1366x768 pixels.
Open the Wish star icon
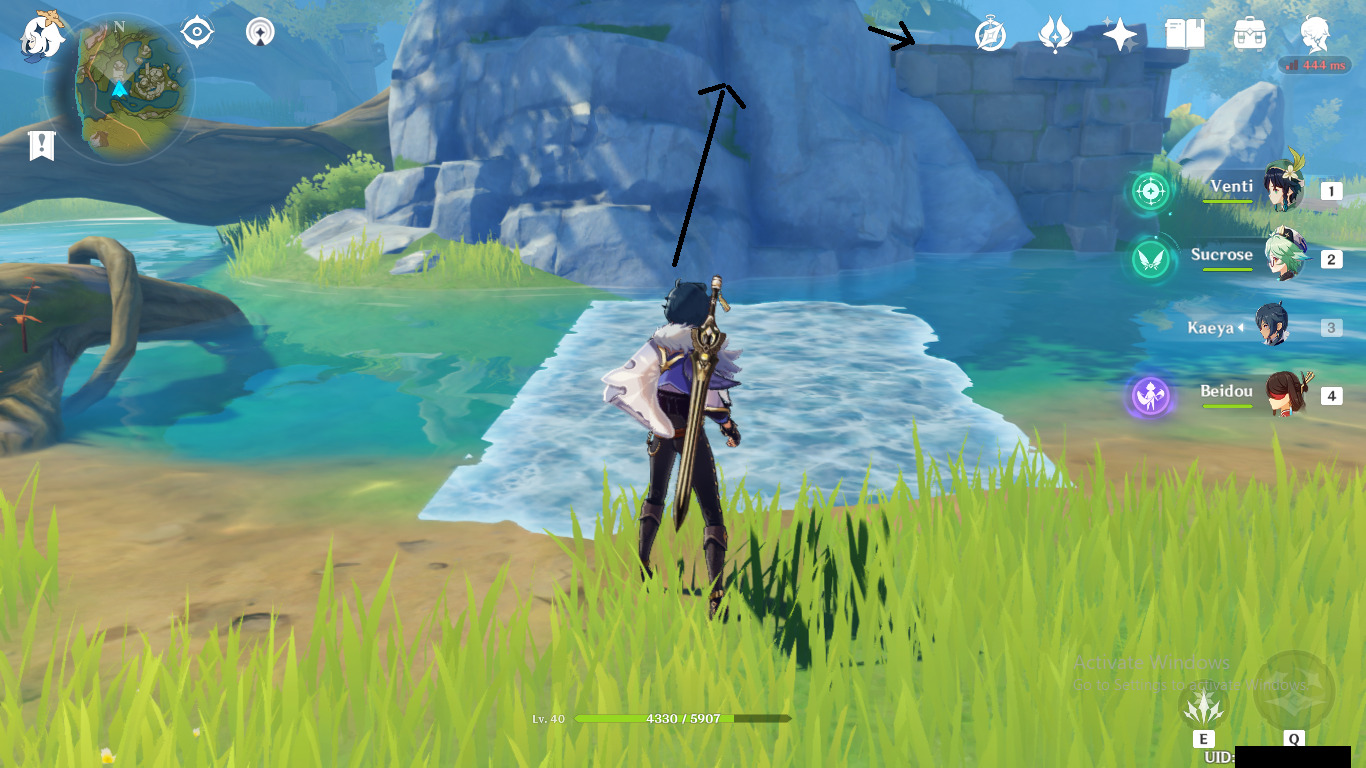click(1119, 36)
